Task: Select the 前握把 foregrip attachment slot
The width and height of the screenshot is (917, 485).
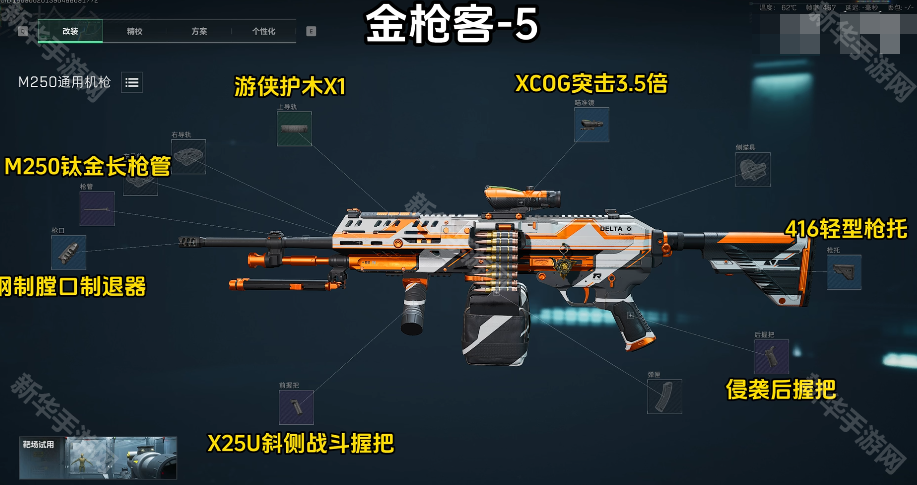Action: click(x=296, y=406)
